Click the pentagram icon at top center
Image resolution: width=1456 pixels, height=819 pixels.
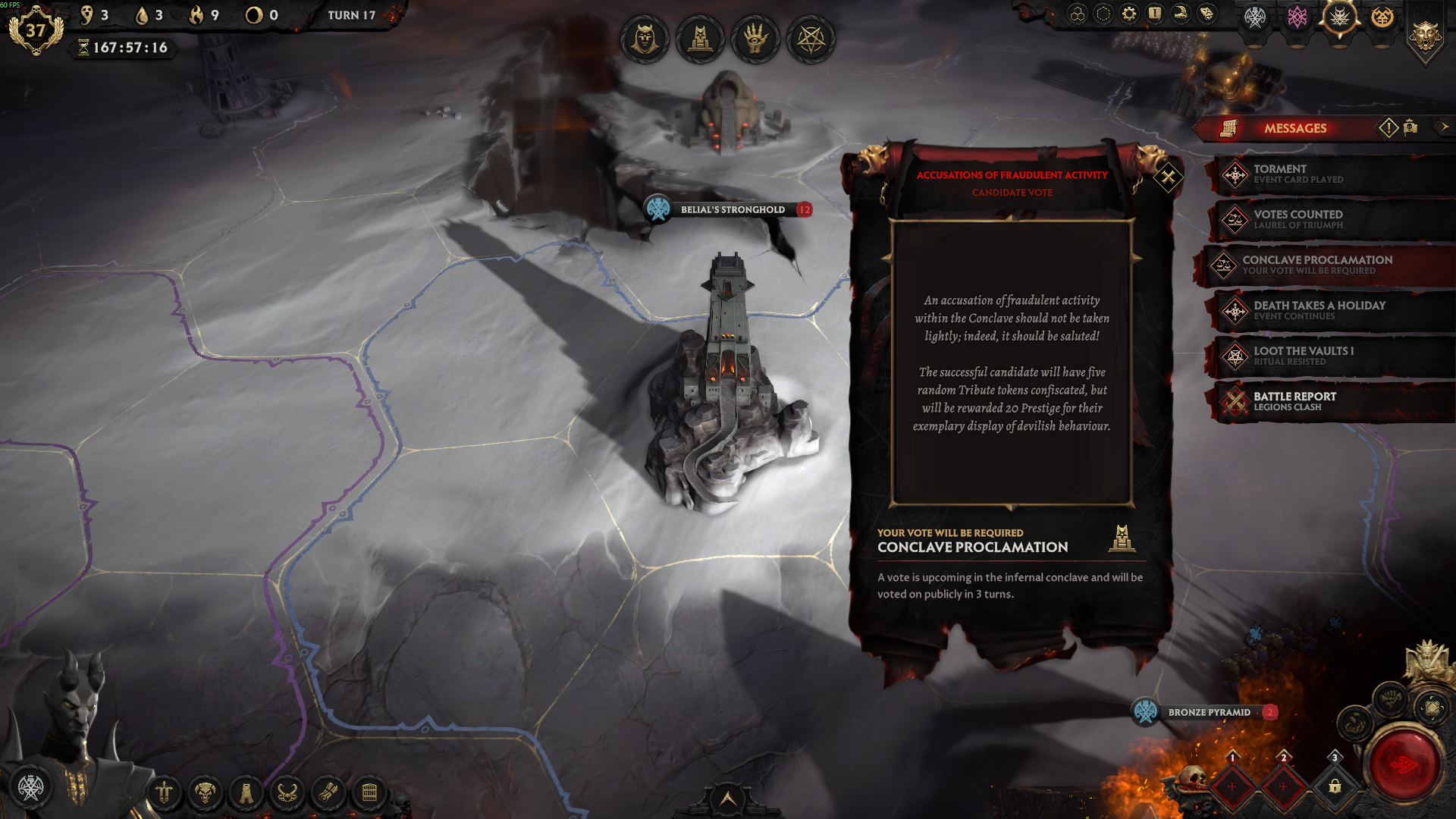click(x=811, y=39)
